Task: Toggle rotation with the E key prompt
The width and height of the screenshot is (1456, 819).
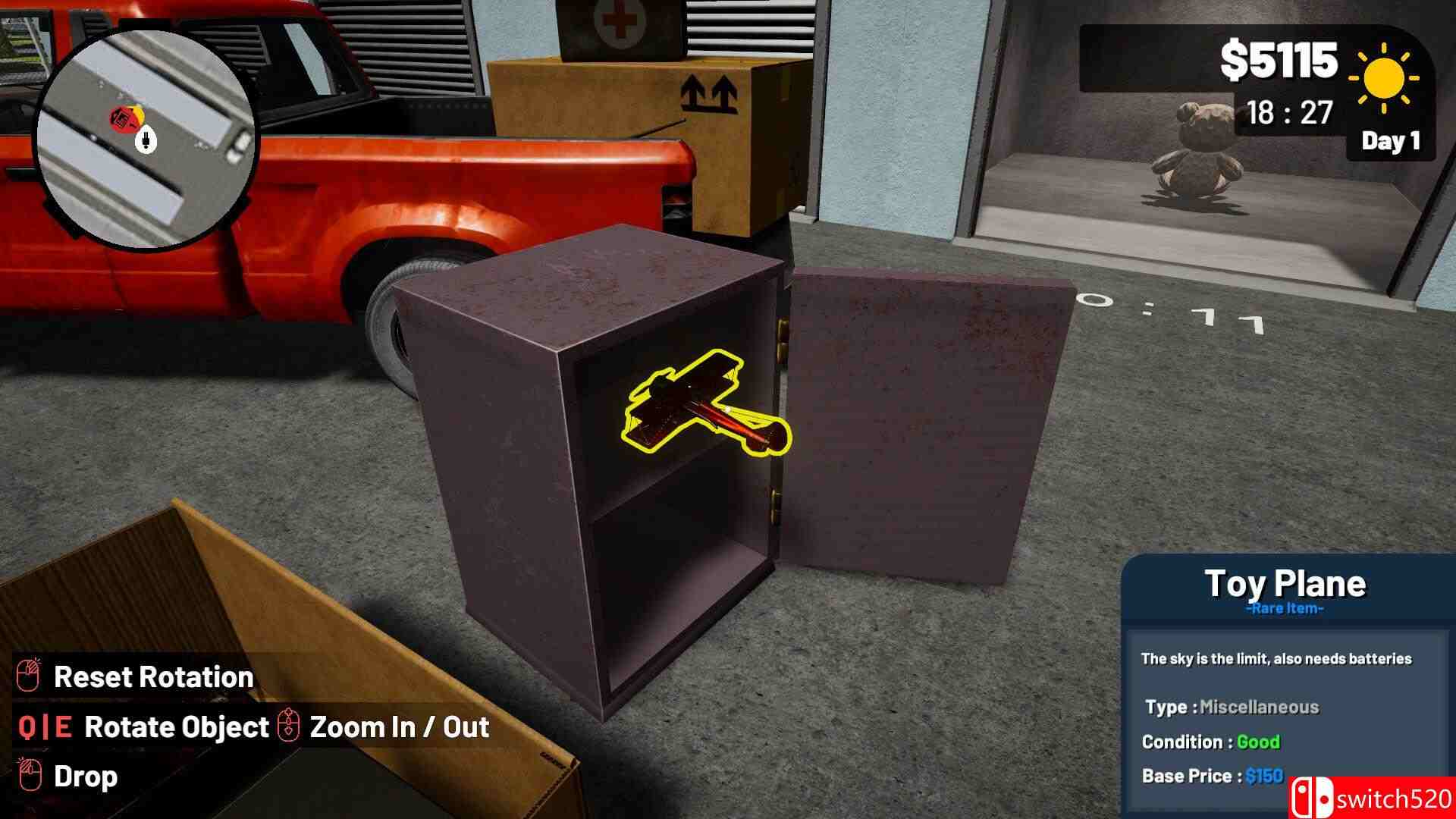Action: (x=64, y=727)
